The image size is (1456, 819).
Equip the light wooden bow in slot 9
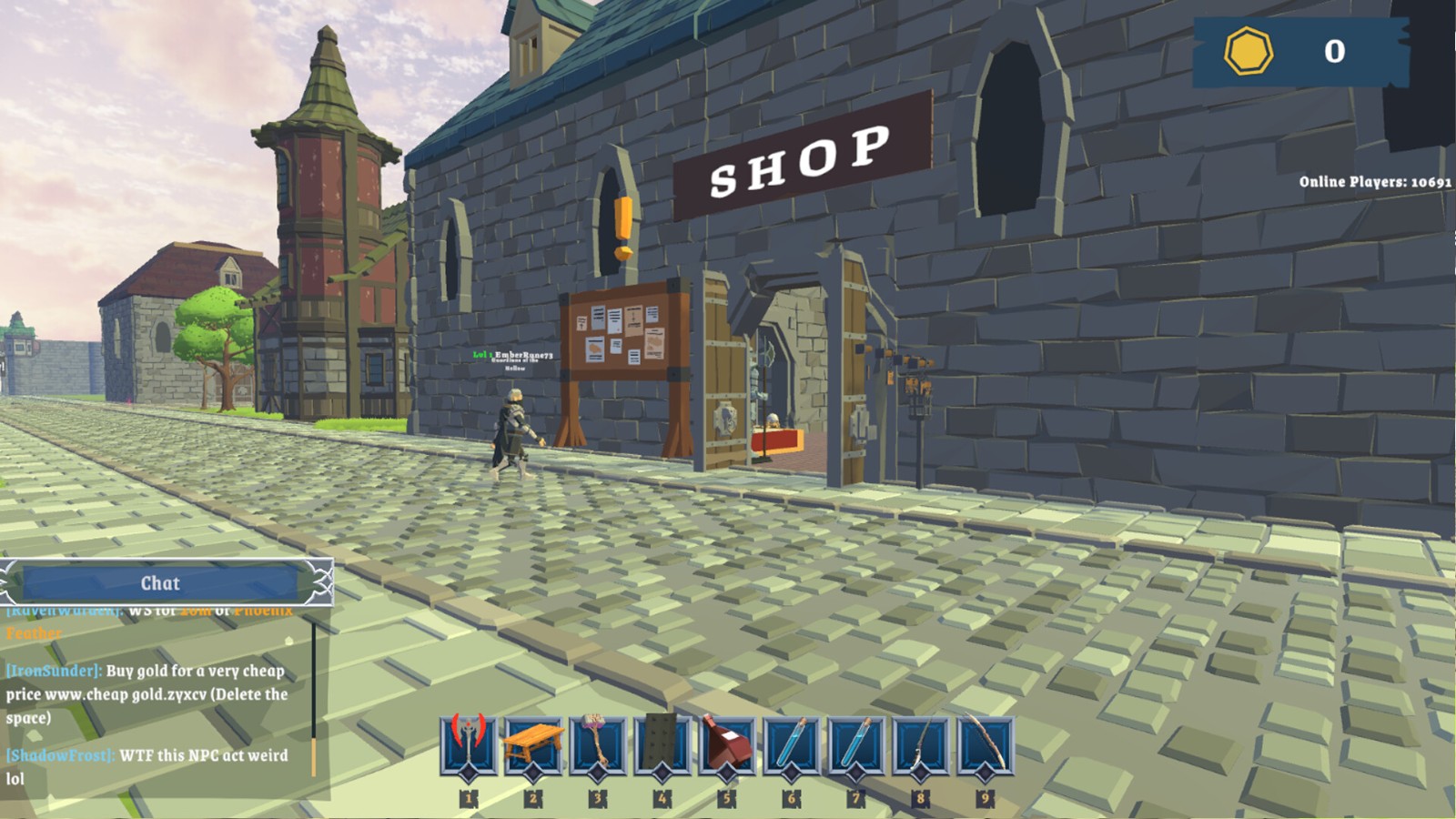pos(985,744)
